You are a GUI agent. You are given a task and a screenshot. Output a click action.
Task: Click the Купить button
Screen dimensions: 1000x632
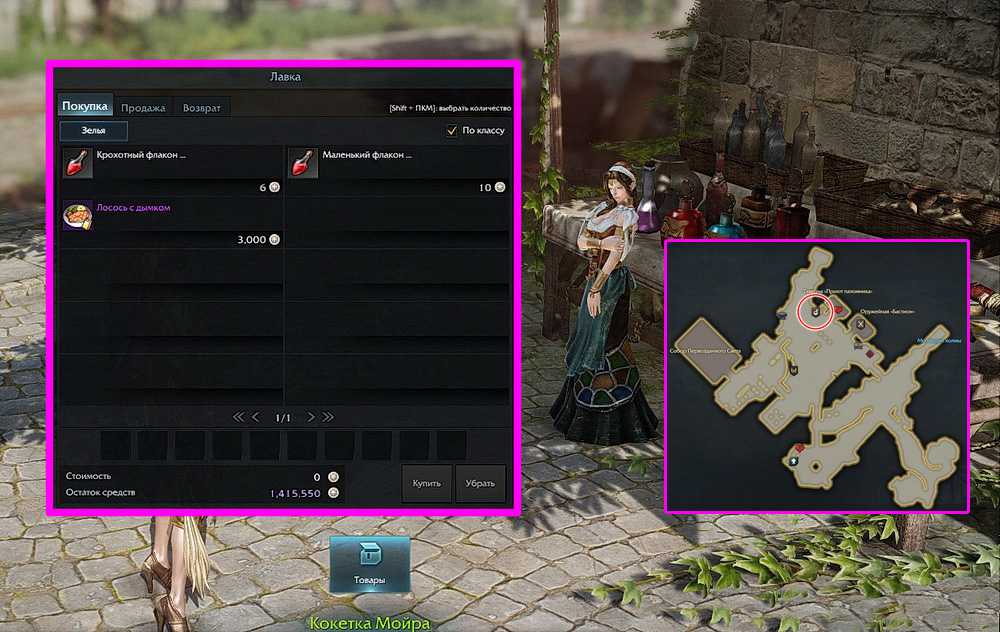tap(427, 483)
